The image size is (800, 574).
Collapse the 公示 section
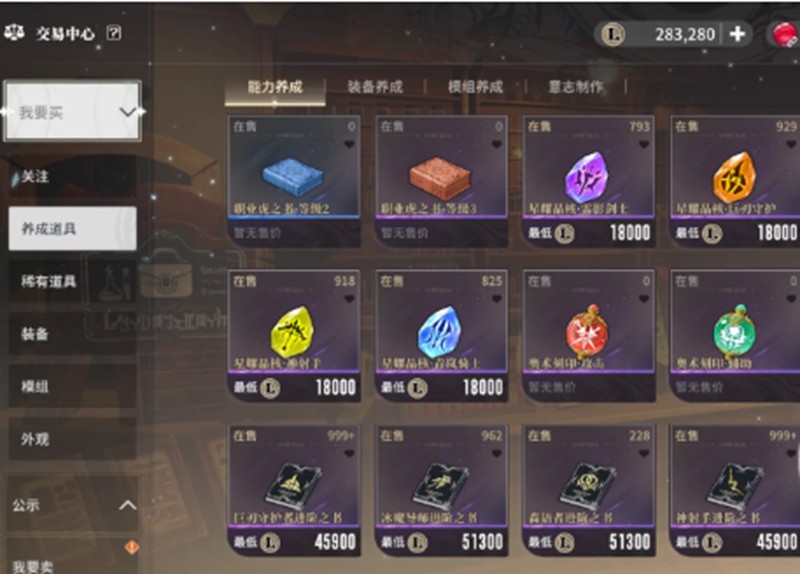(x=127, y=506)
